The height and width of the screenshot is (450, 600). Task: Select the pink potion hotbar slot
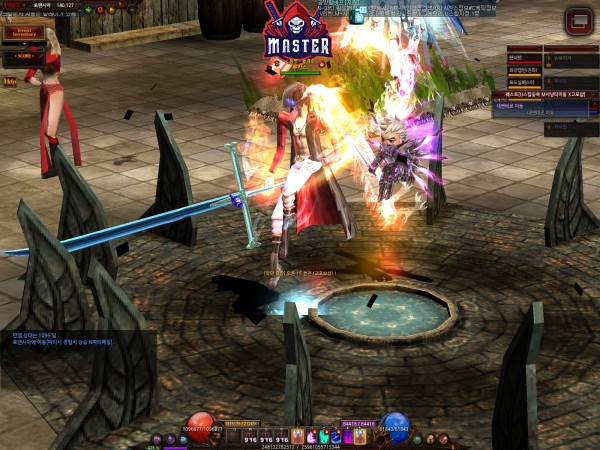(x=310, y=436)
